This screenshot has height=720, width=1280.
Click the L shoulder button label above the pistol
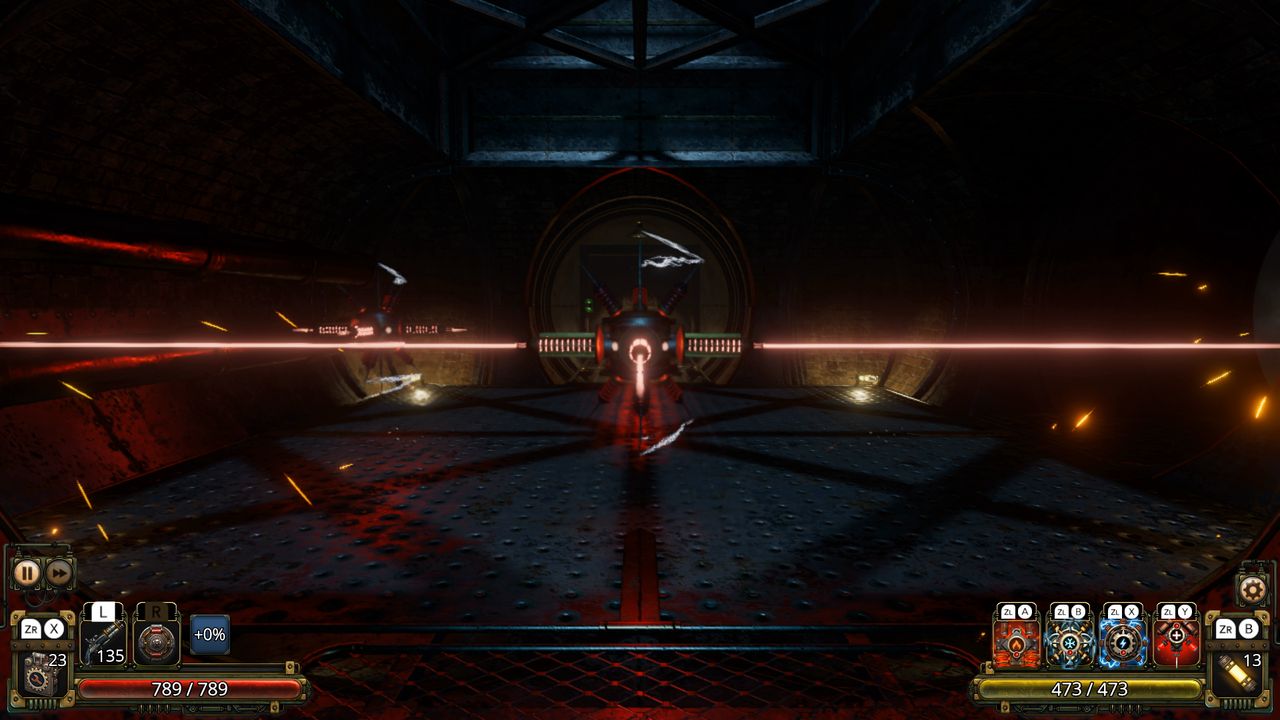[x=101, y=612]
